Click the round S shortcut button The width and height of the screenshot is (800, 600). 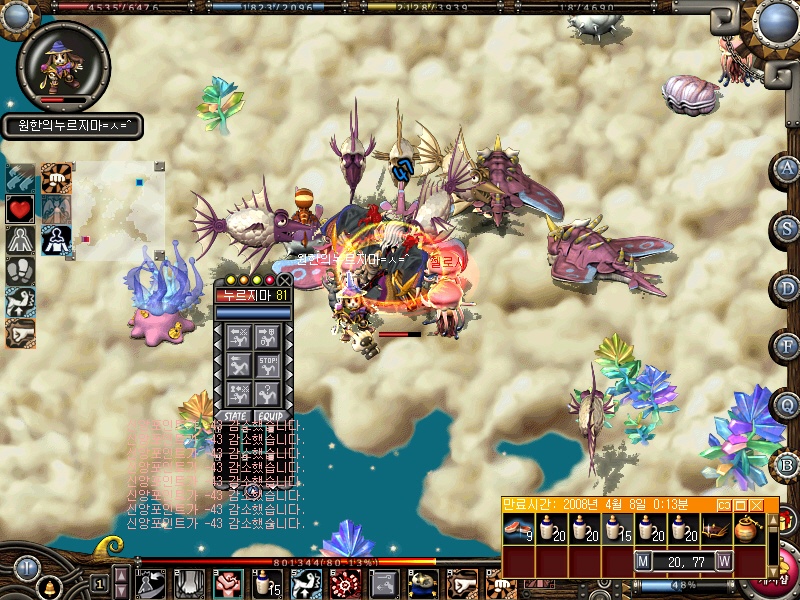point(786,229)
